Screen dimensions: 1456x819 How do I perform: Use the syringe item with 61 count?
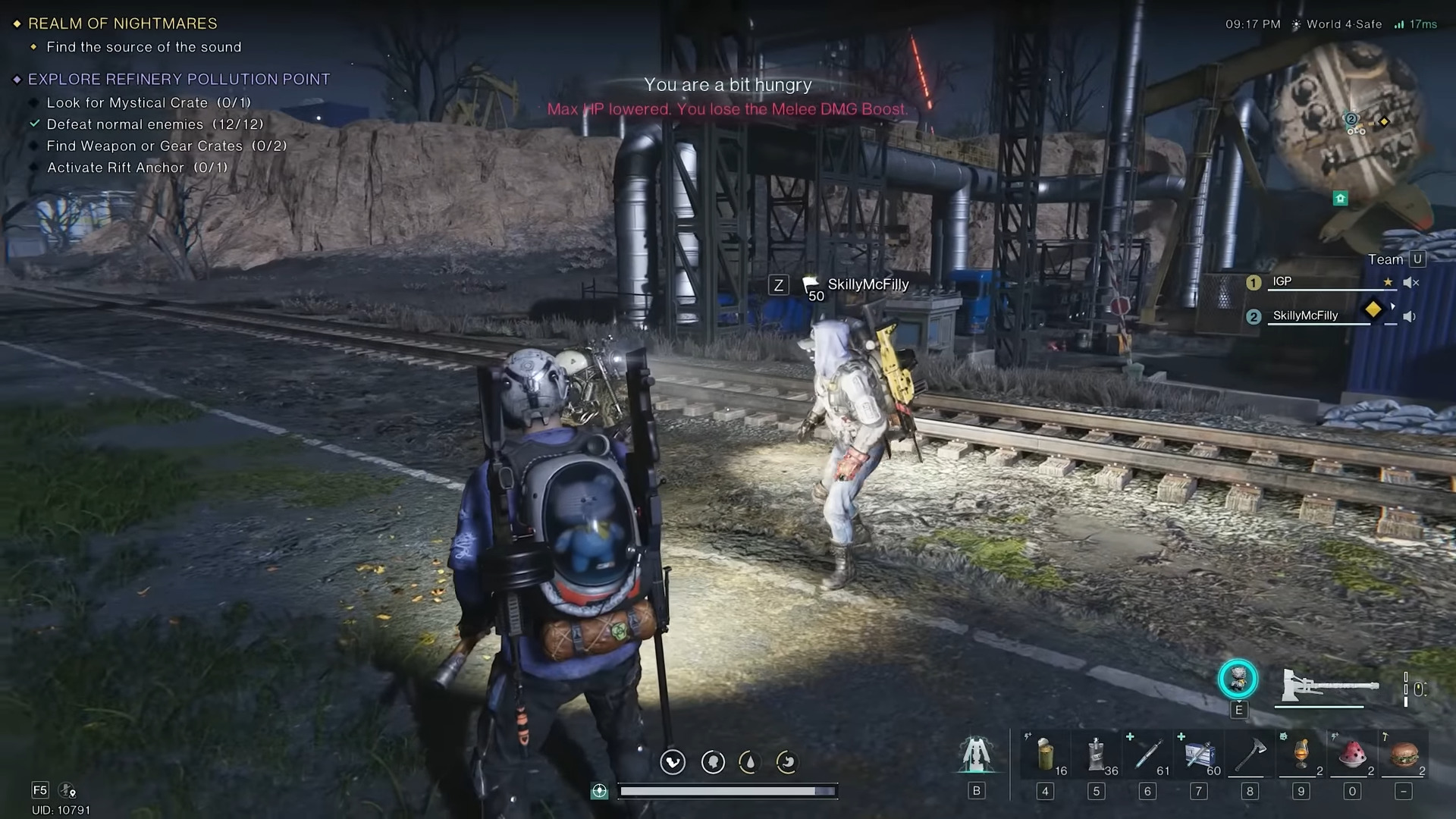1147,755
